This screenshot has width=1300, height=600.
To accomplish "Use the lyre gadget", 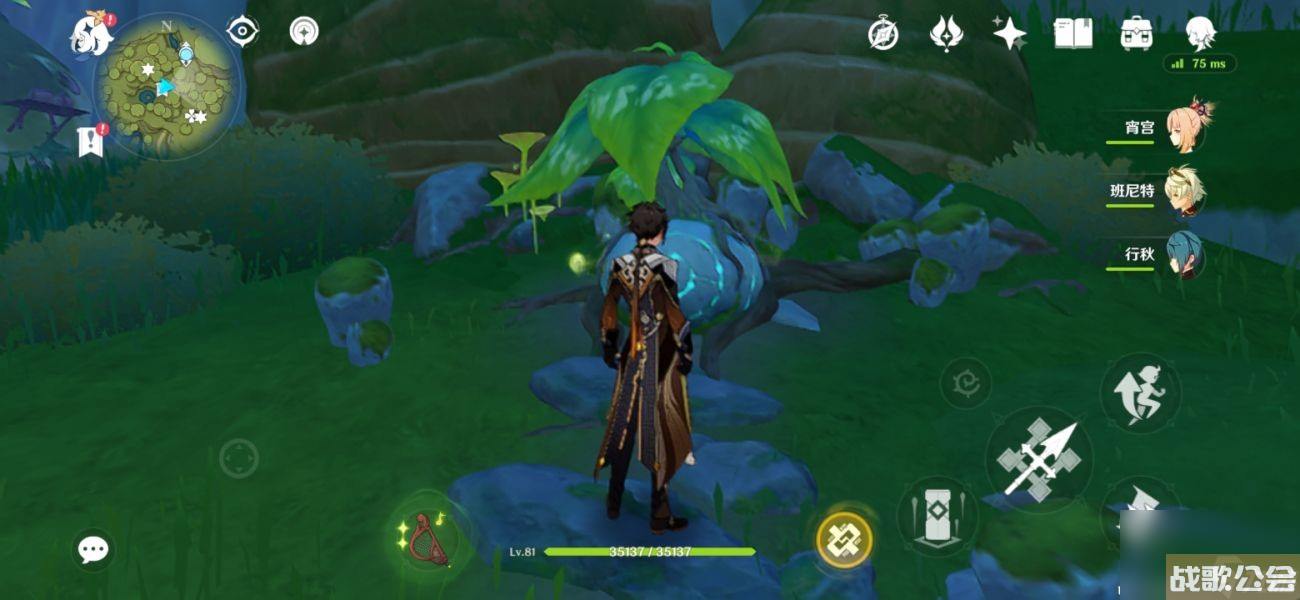I will tap(430, 534).
